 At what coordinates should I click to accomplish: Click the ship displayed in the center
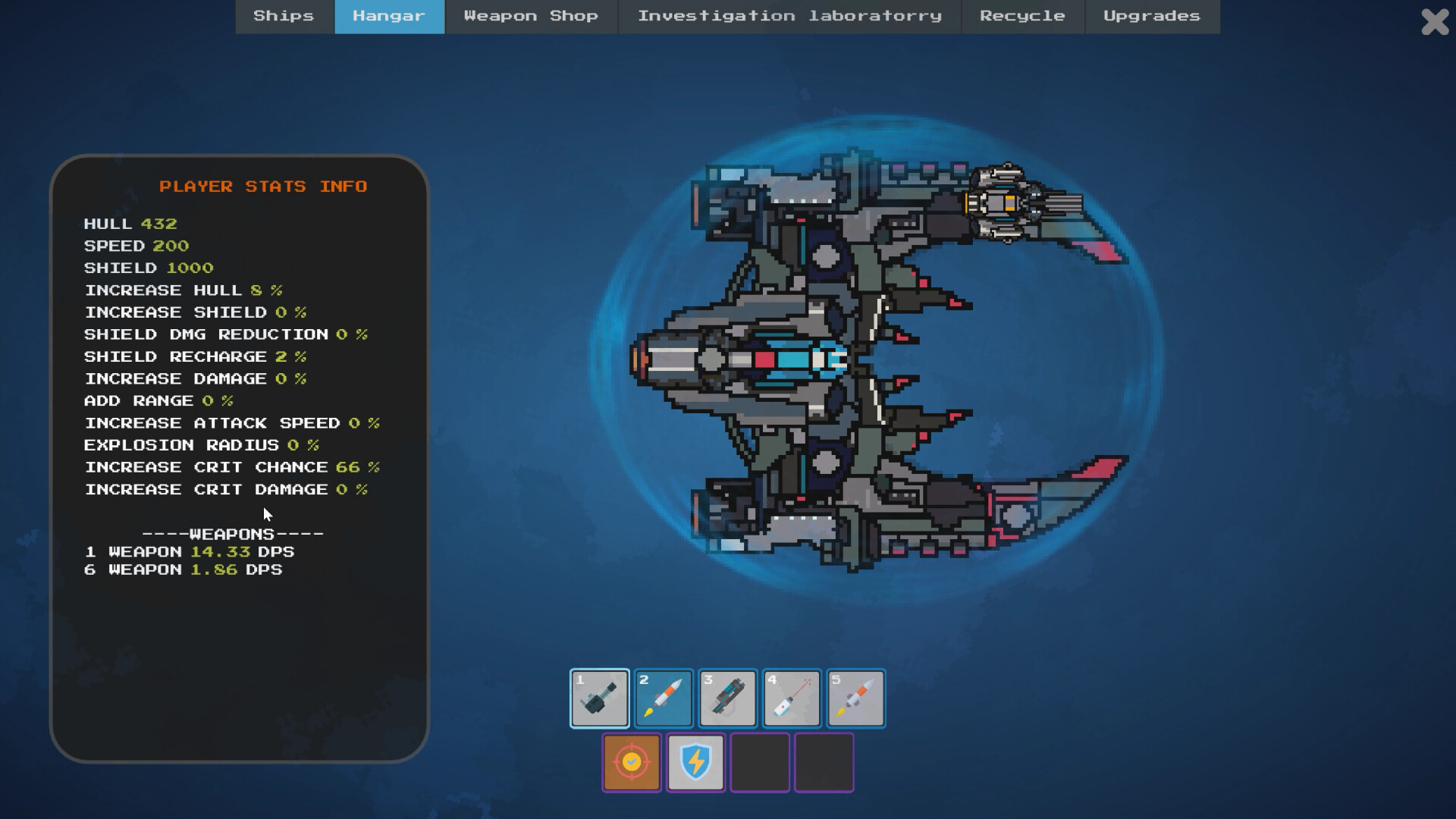click(x=834, y=356)
